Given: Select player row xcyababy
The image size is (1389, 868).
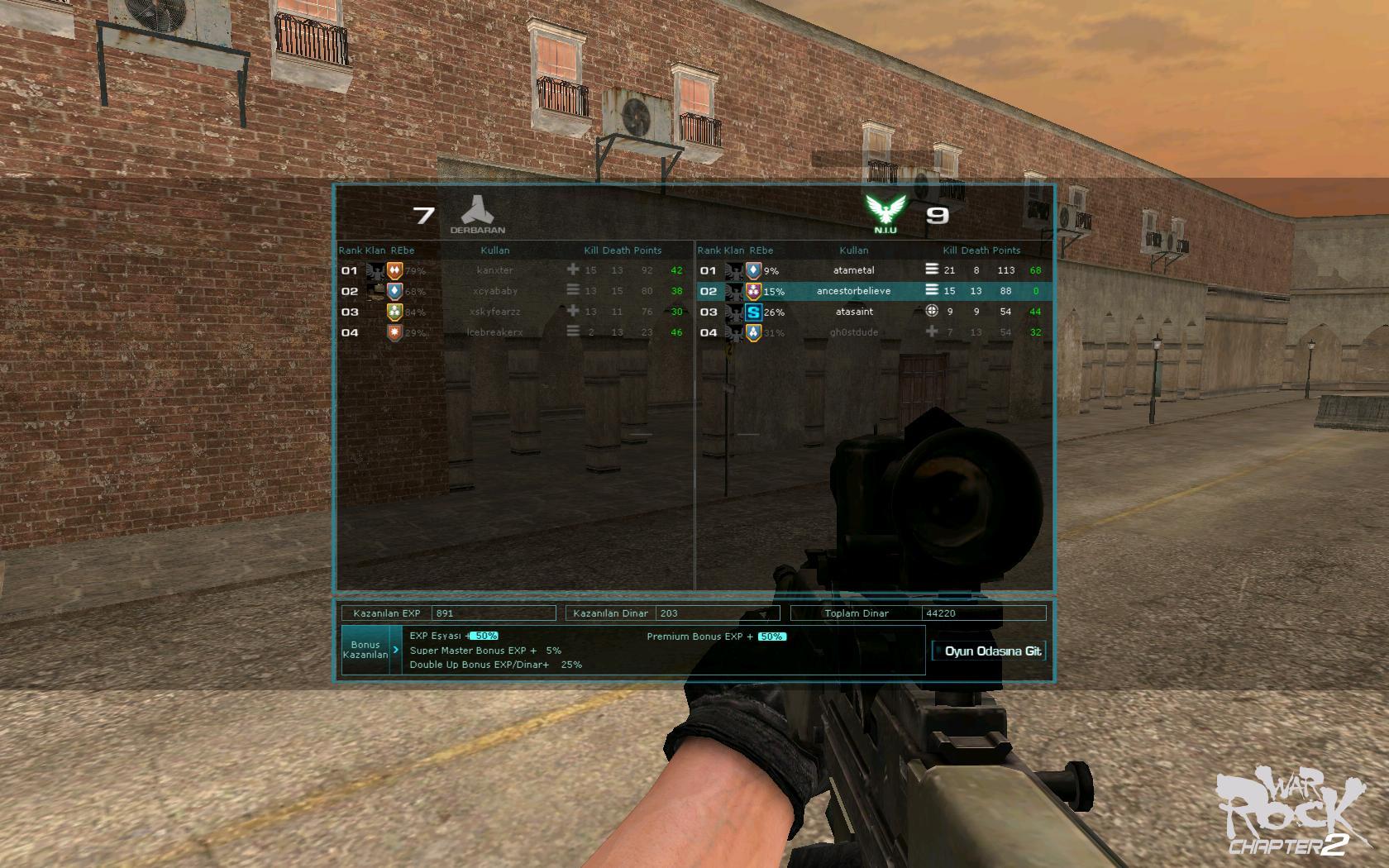Looking at the screenshot, I should 494,291.
